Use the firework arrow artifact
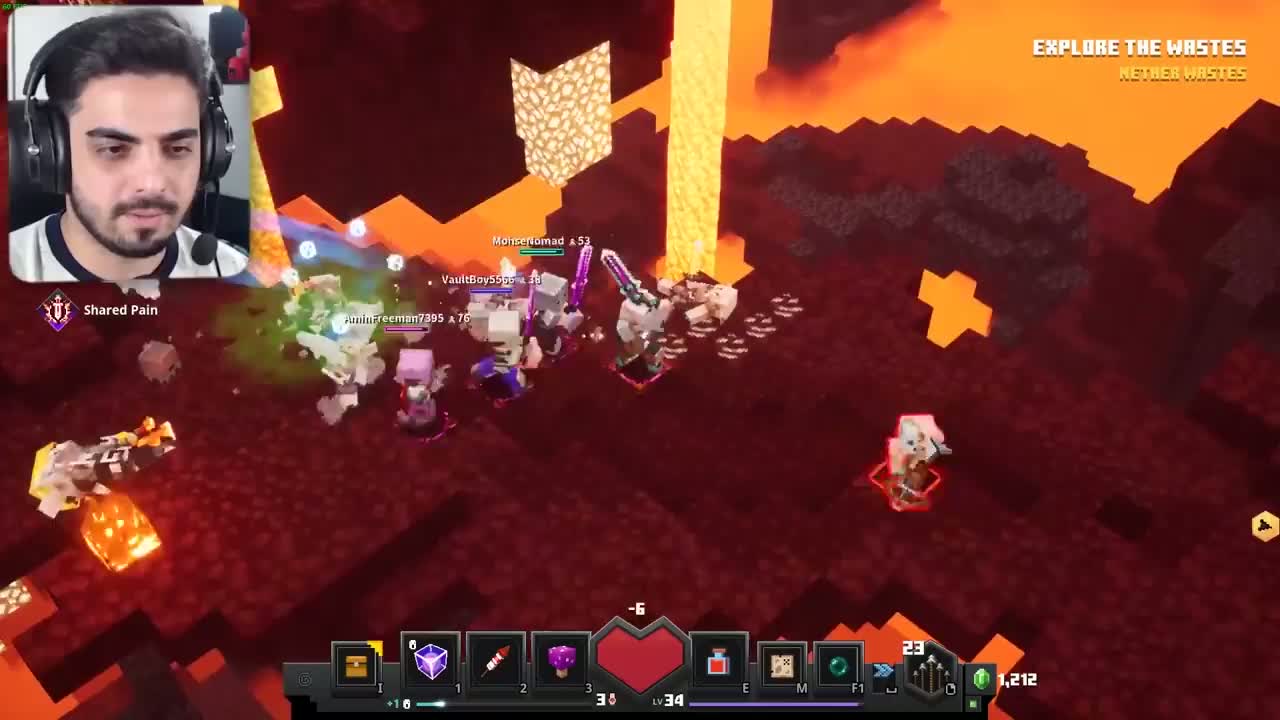This screenshot has height=720, width=1280. [x=496, y=661]
